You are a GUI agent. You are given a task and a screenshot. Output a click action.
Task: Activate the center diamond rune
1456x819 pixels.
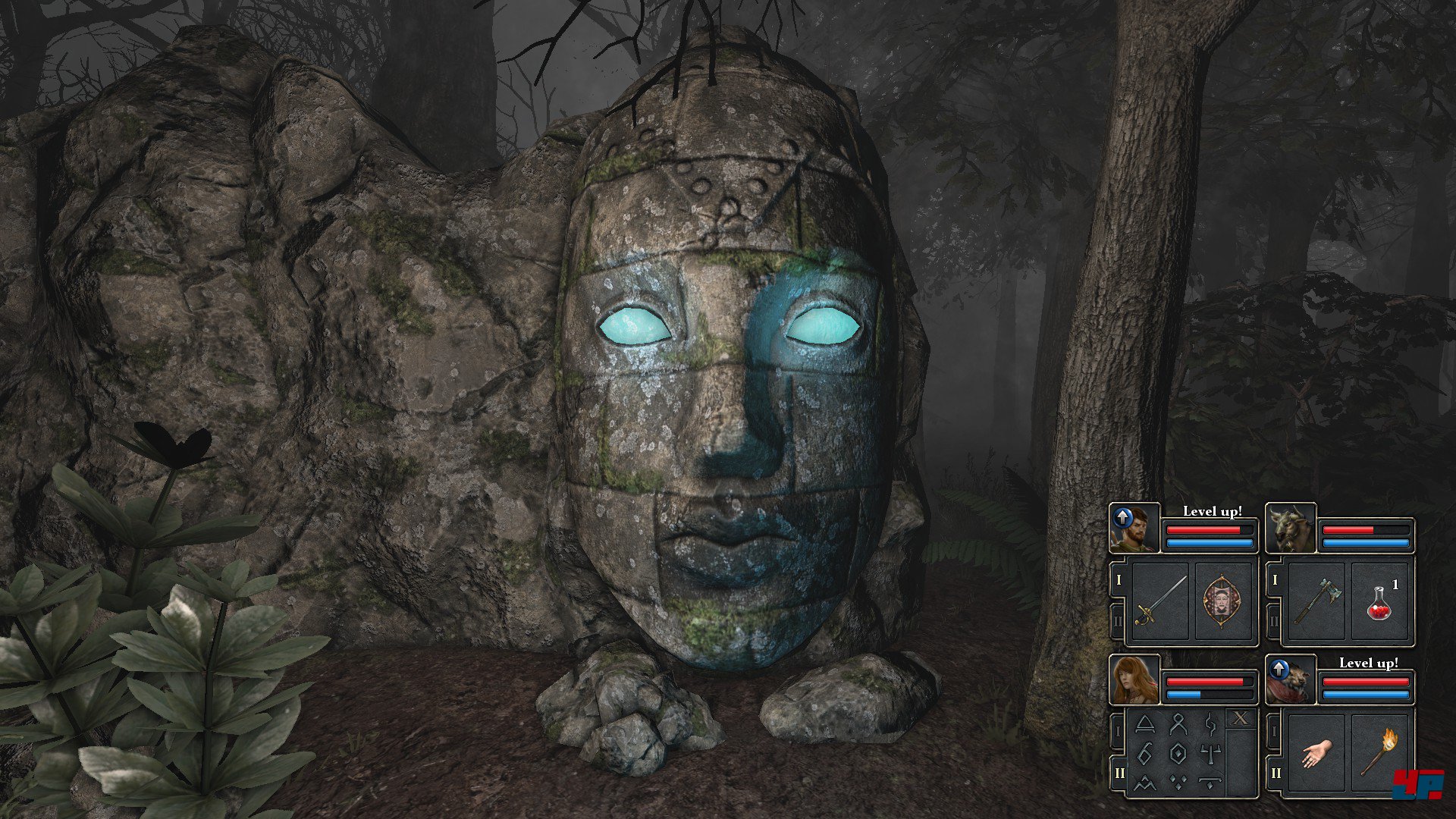point(1178,753)
